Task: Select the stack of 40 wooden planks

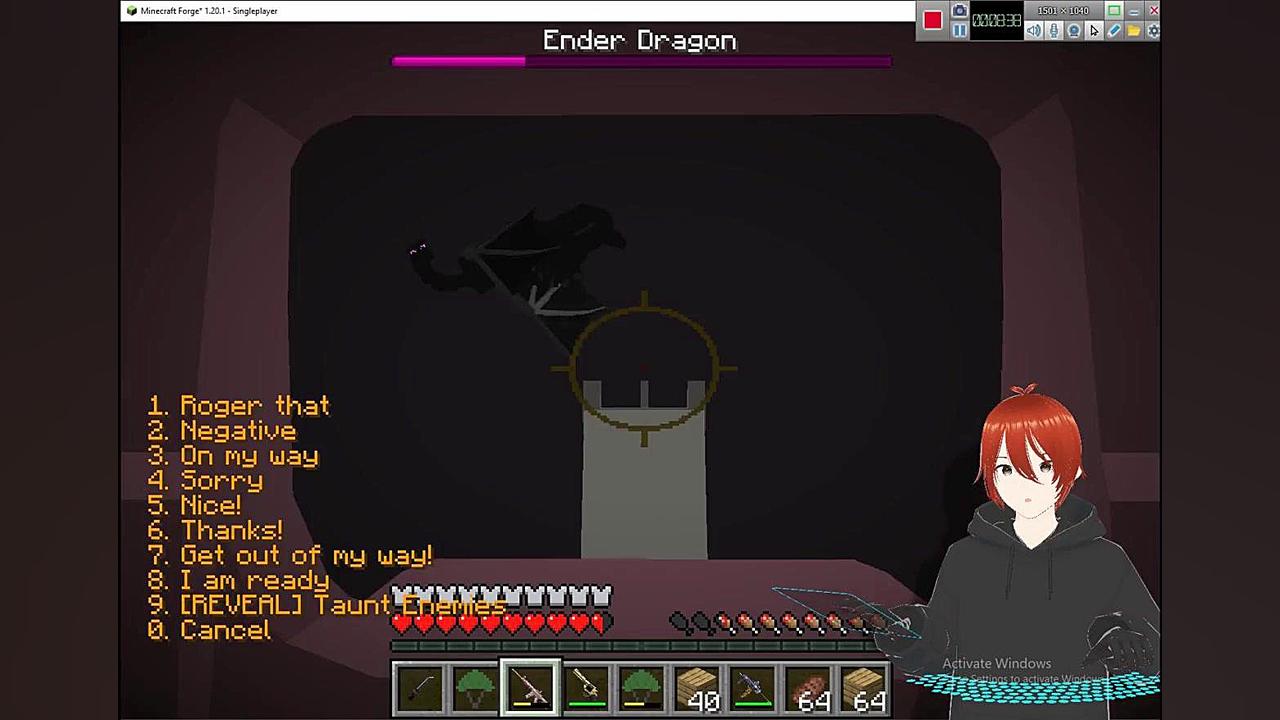Action: (697, 689)
